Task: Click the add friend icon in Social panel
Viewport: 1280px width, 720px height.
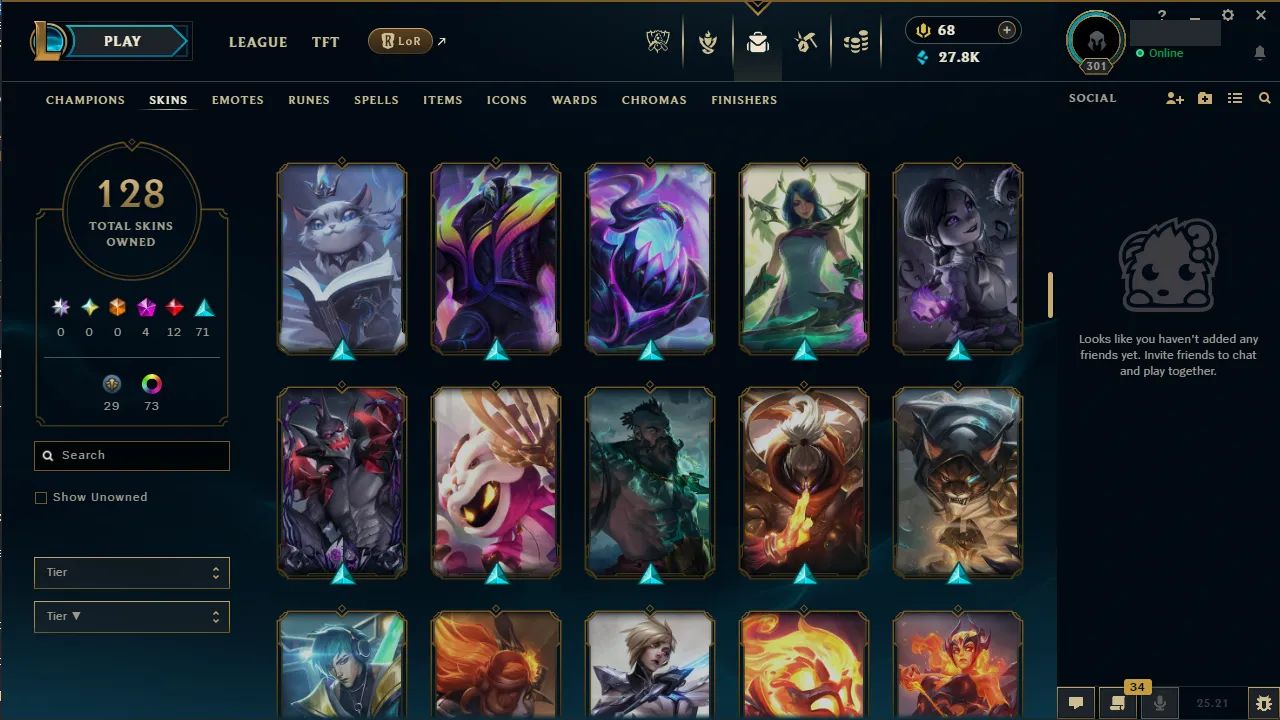Action: point(1175,98)
